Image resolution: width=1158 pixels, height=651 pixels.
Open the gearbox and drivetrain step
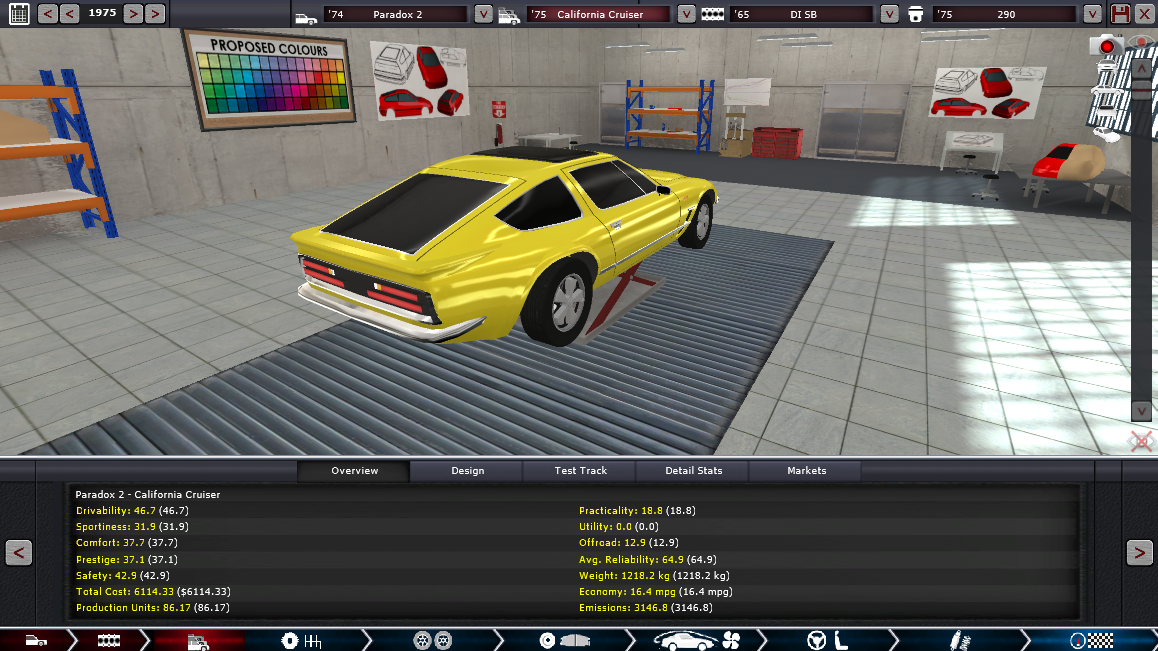301,640
